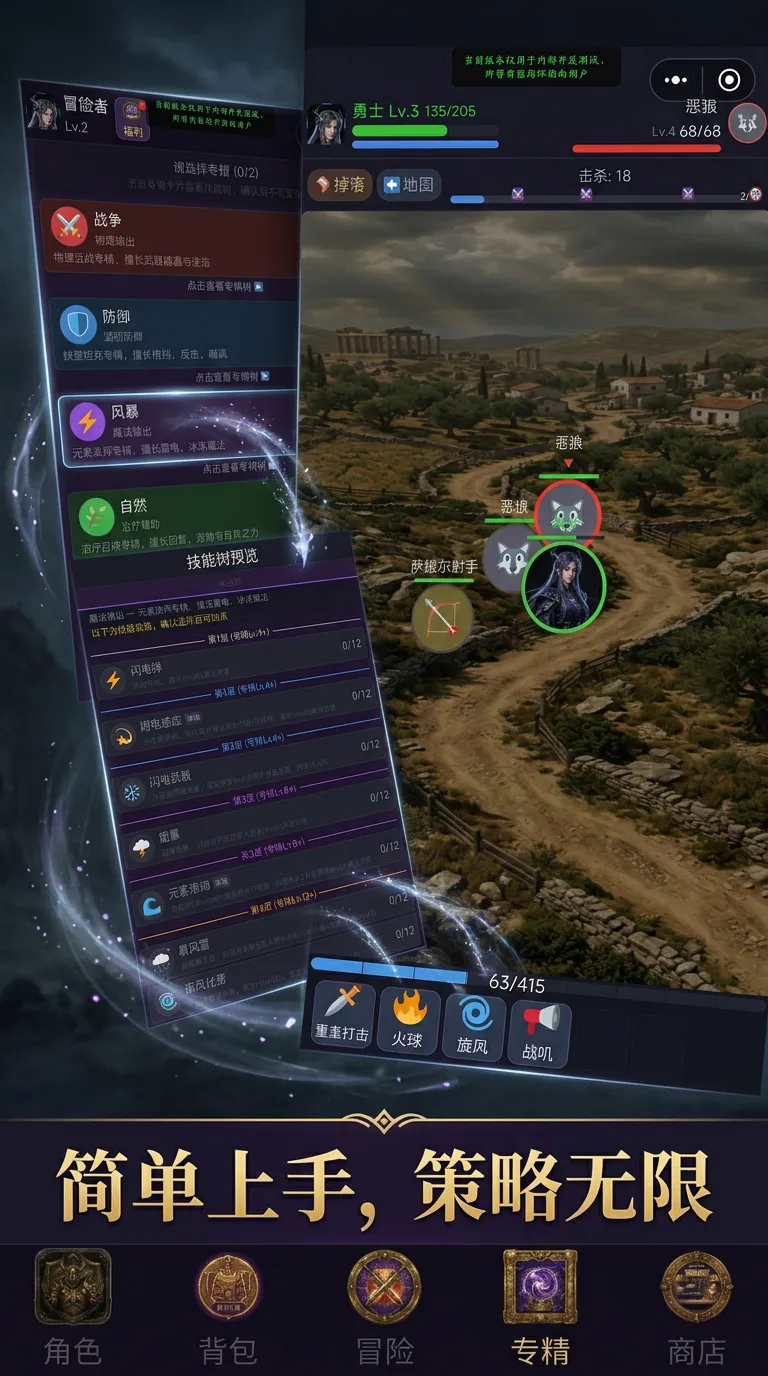Click the warrior portrait at top
768x1376 pixels.
[x=327, y=124]
